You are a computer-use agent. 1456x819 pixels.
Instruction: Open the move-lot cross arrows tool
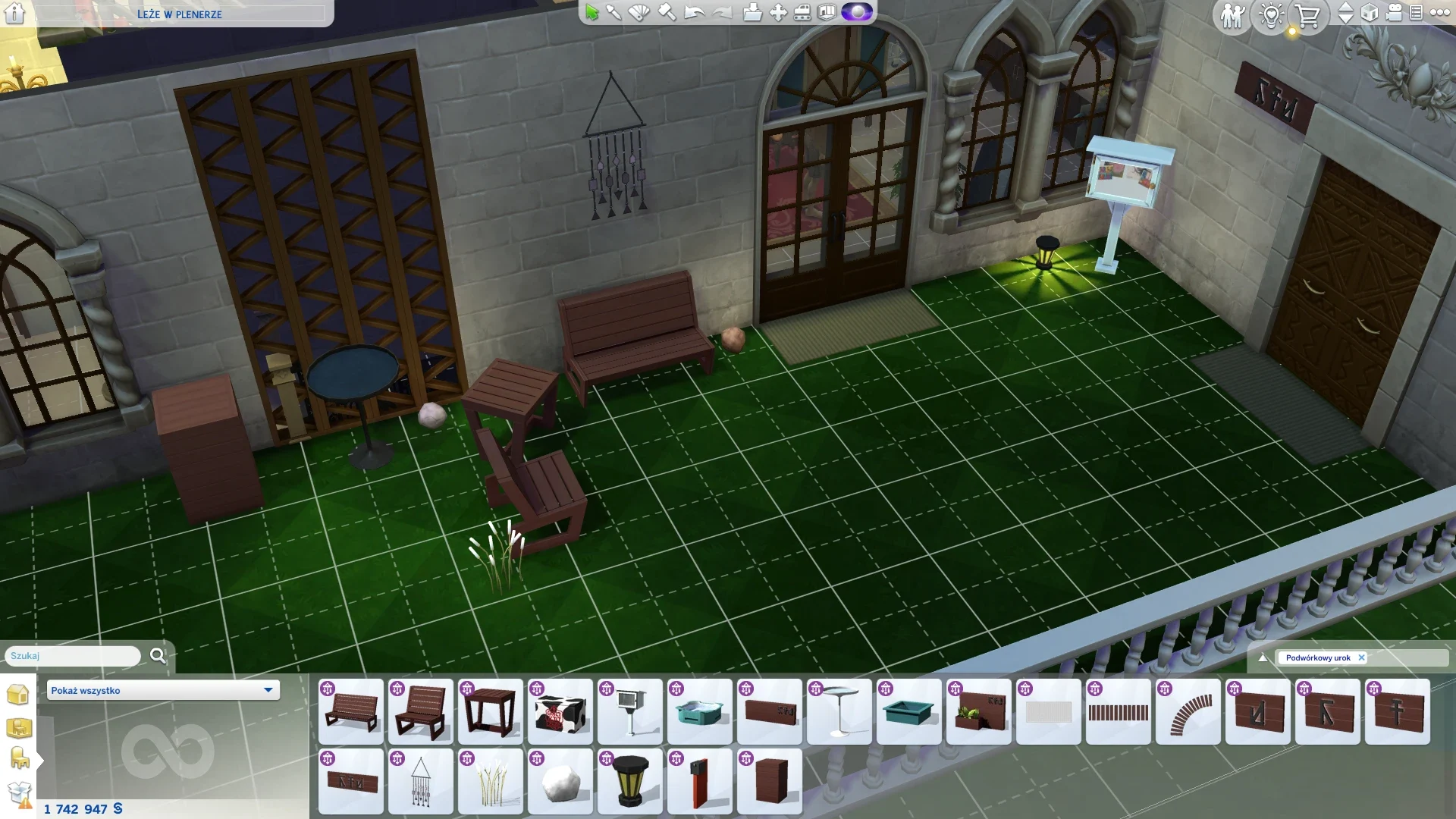click(778, 12)
